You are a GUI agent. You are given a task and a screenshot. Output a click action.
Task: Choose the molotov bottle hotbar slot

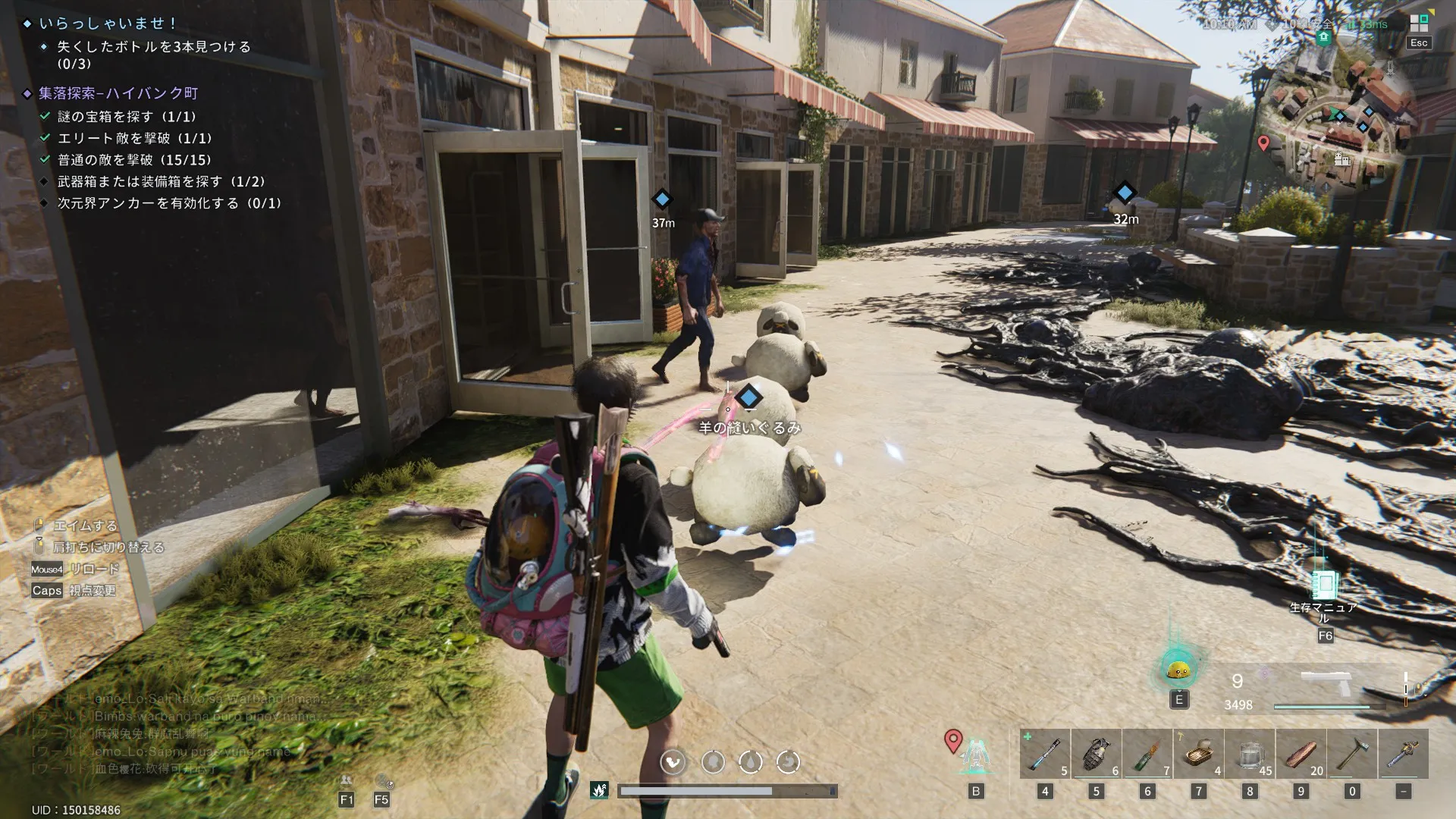(x=1147, y=754)
